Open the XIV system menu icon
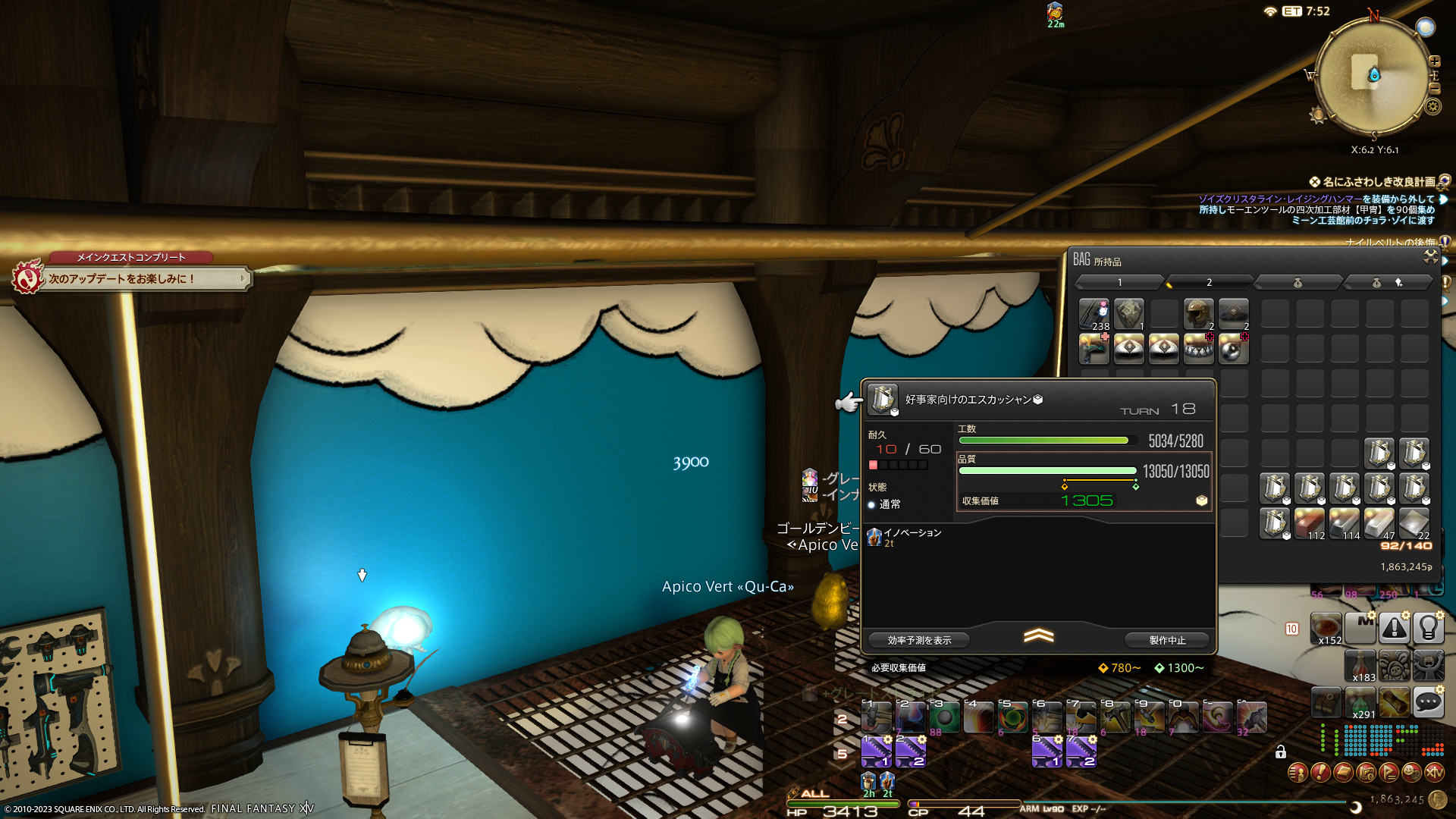Viewport: 1456px width, 819px height. click(x=1434, y=773)
